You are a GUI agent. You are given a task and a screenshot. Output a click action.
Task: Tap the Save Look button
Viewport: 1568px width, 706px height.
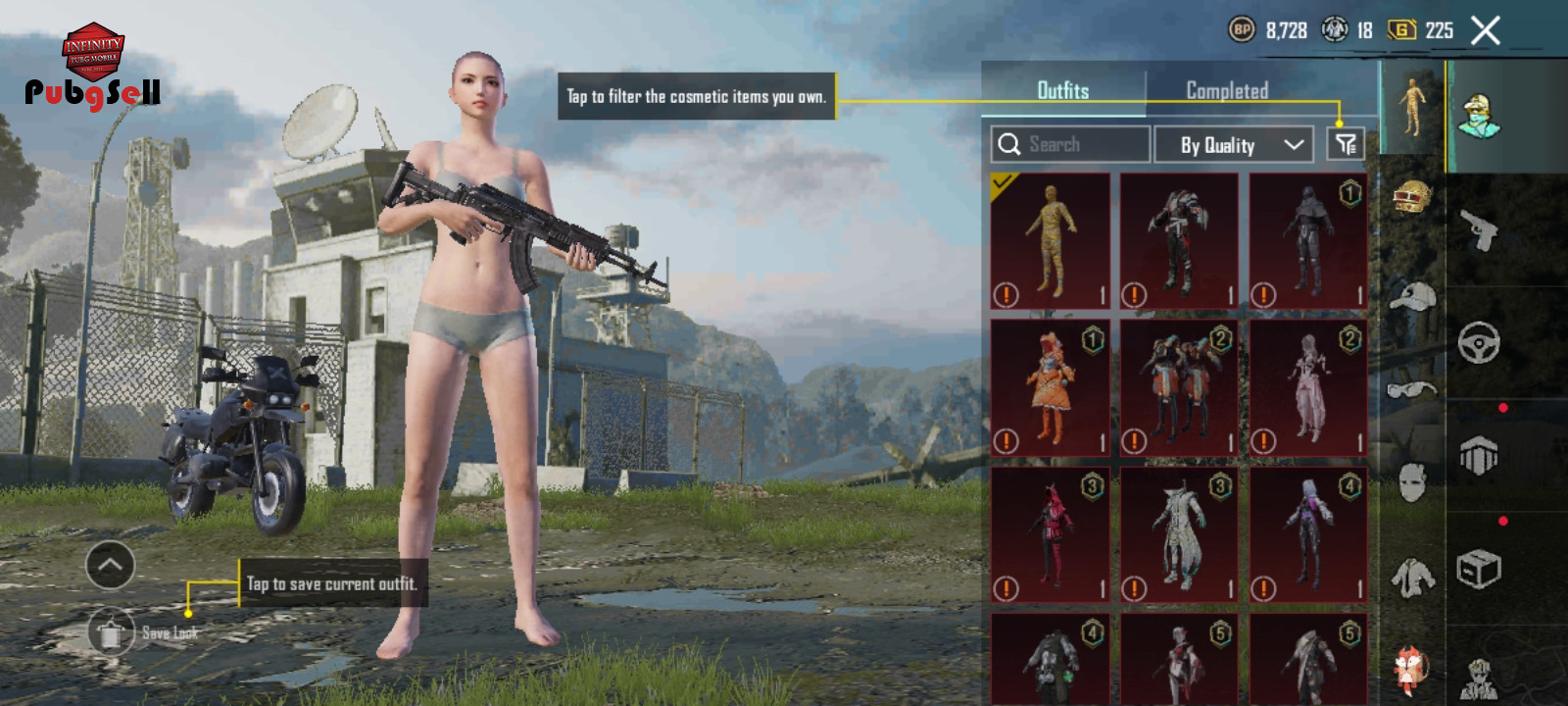pyautogui.click(x=111, y=633)
